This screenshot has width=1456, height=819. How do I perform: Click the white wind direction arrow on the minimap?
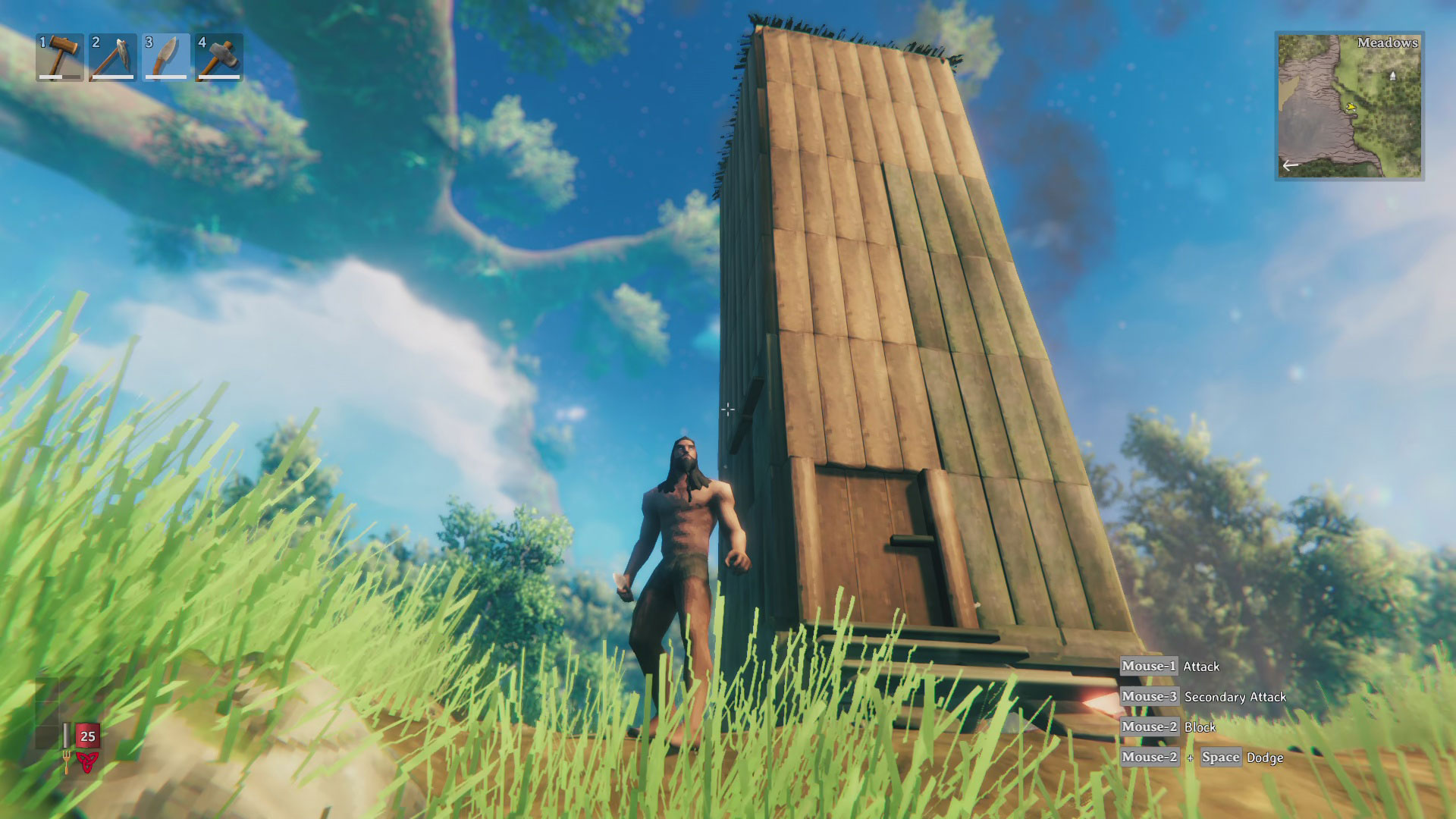pos(1290,165)
